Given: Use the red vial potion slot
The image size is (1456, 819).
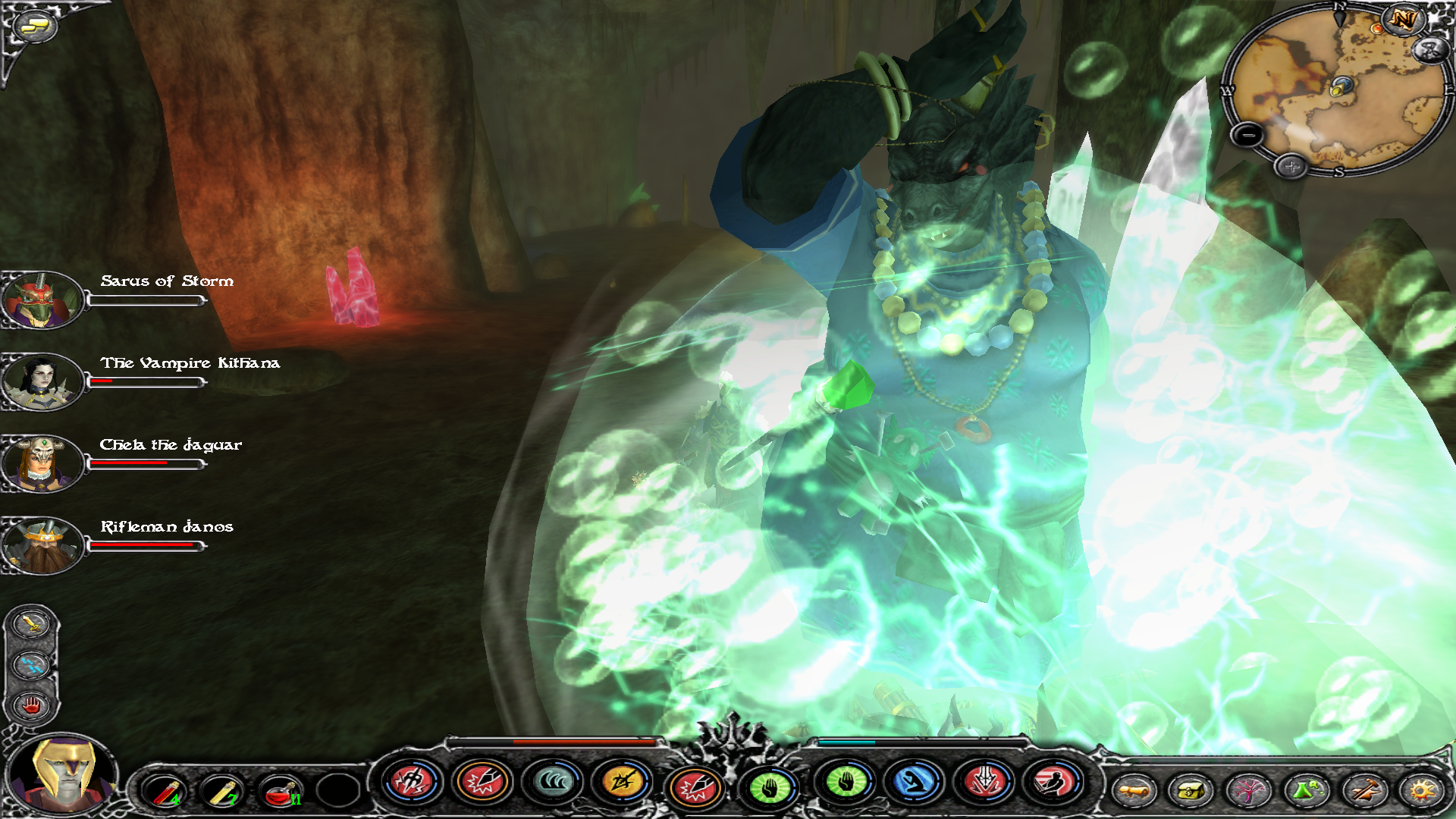Looking at the screenshot, I should coord(165,791).
